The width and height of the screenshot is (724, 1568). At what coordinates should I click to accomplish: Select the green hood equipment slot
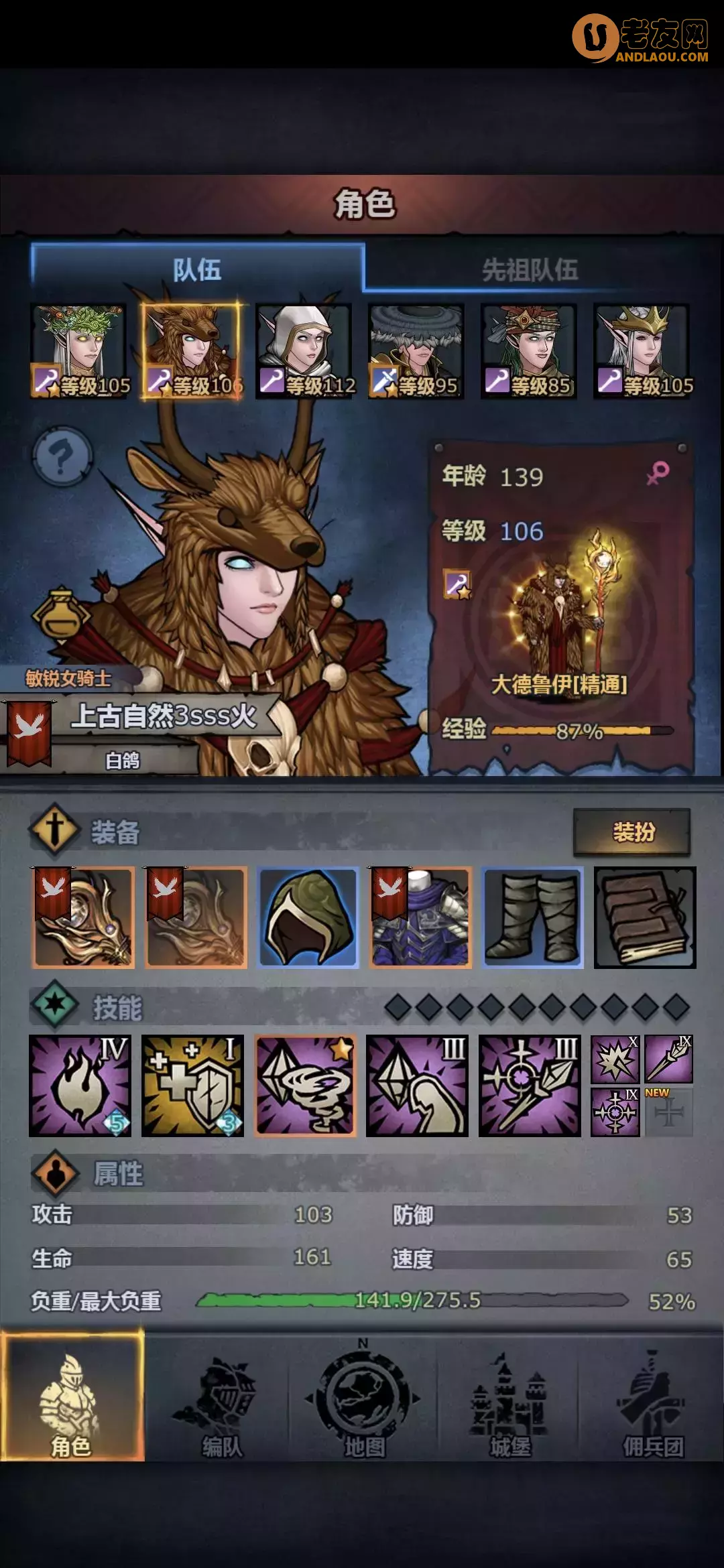pos(308,917)
